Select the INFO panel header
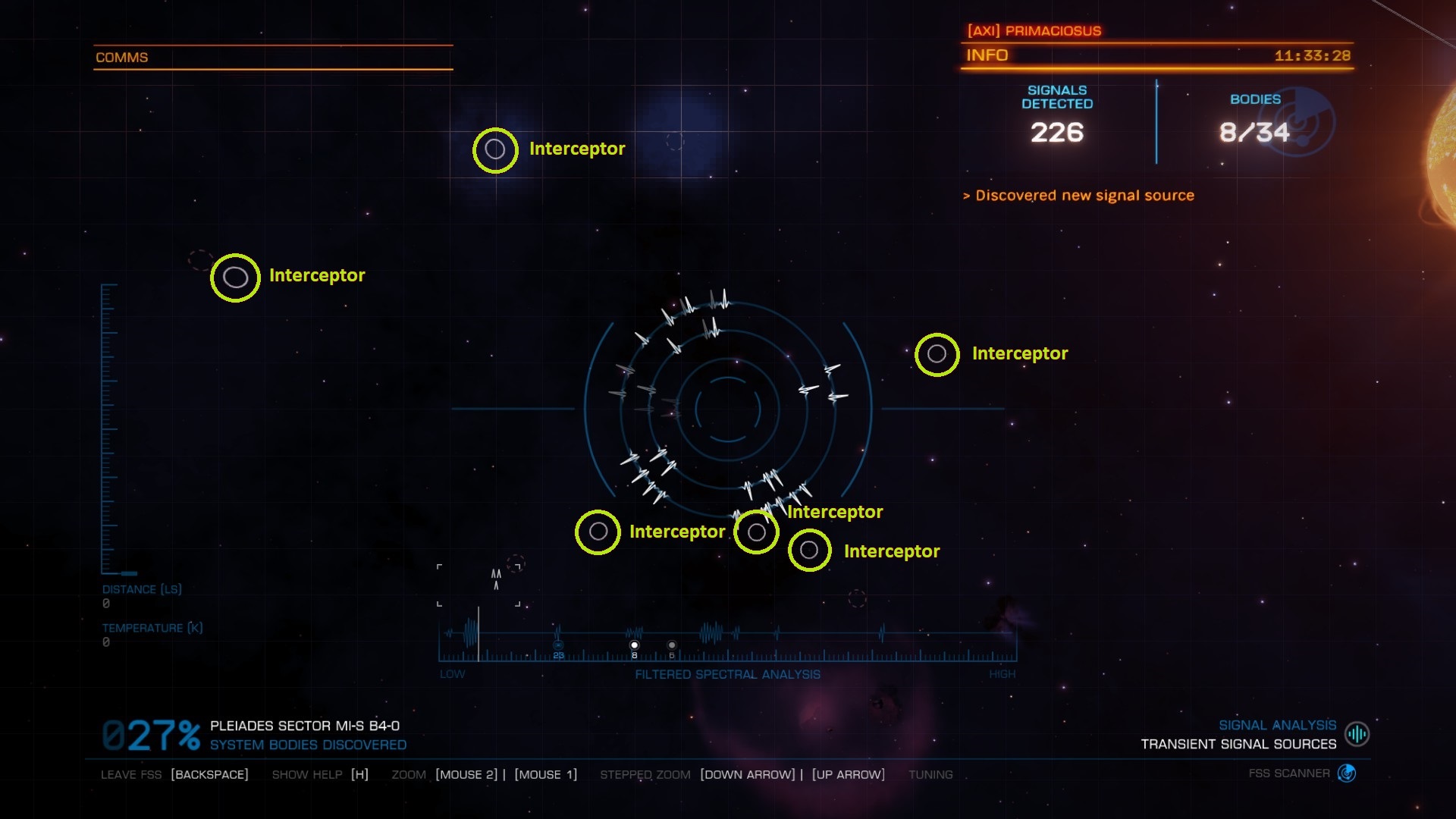The width and height of the screenshot is (1456, 819). (x=987, y=55)
